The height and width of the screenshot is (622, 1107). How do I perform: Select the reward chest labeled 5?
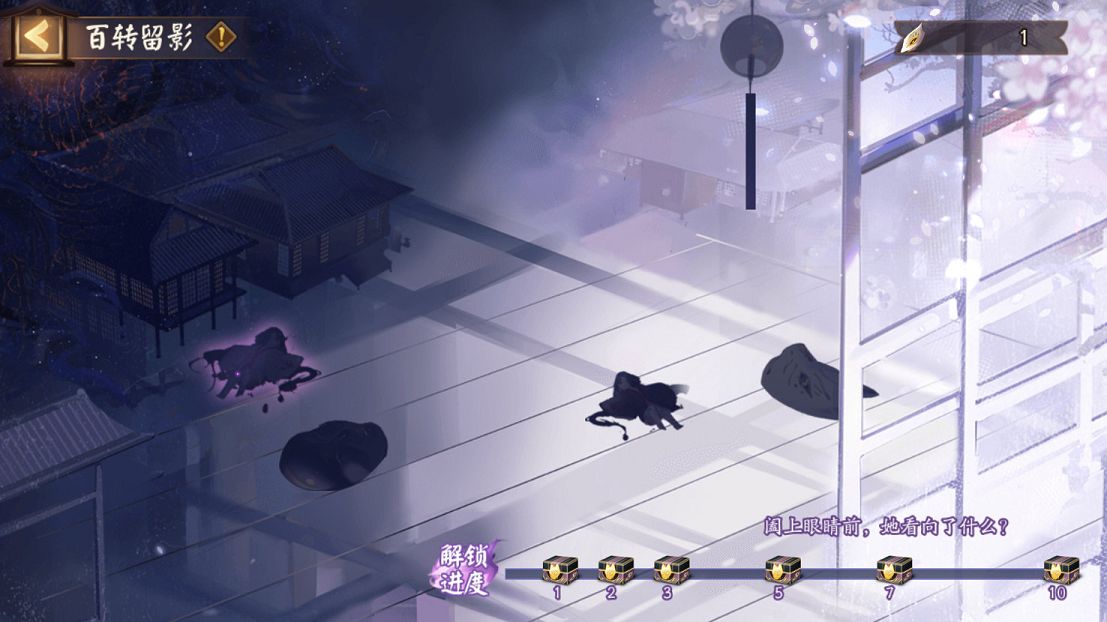[x=779, y=571]
